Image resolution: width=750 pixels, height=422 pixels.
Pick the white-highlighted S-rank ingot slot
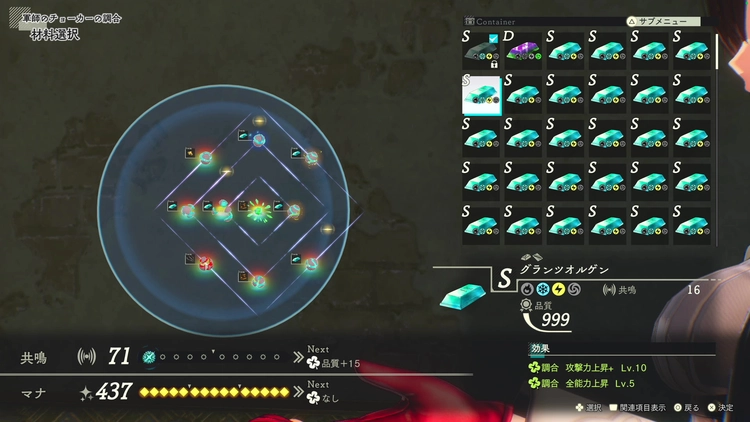coord(481,94)
